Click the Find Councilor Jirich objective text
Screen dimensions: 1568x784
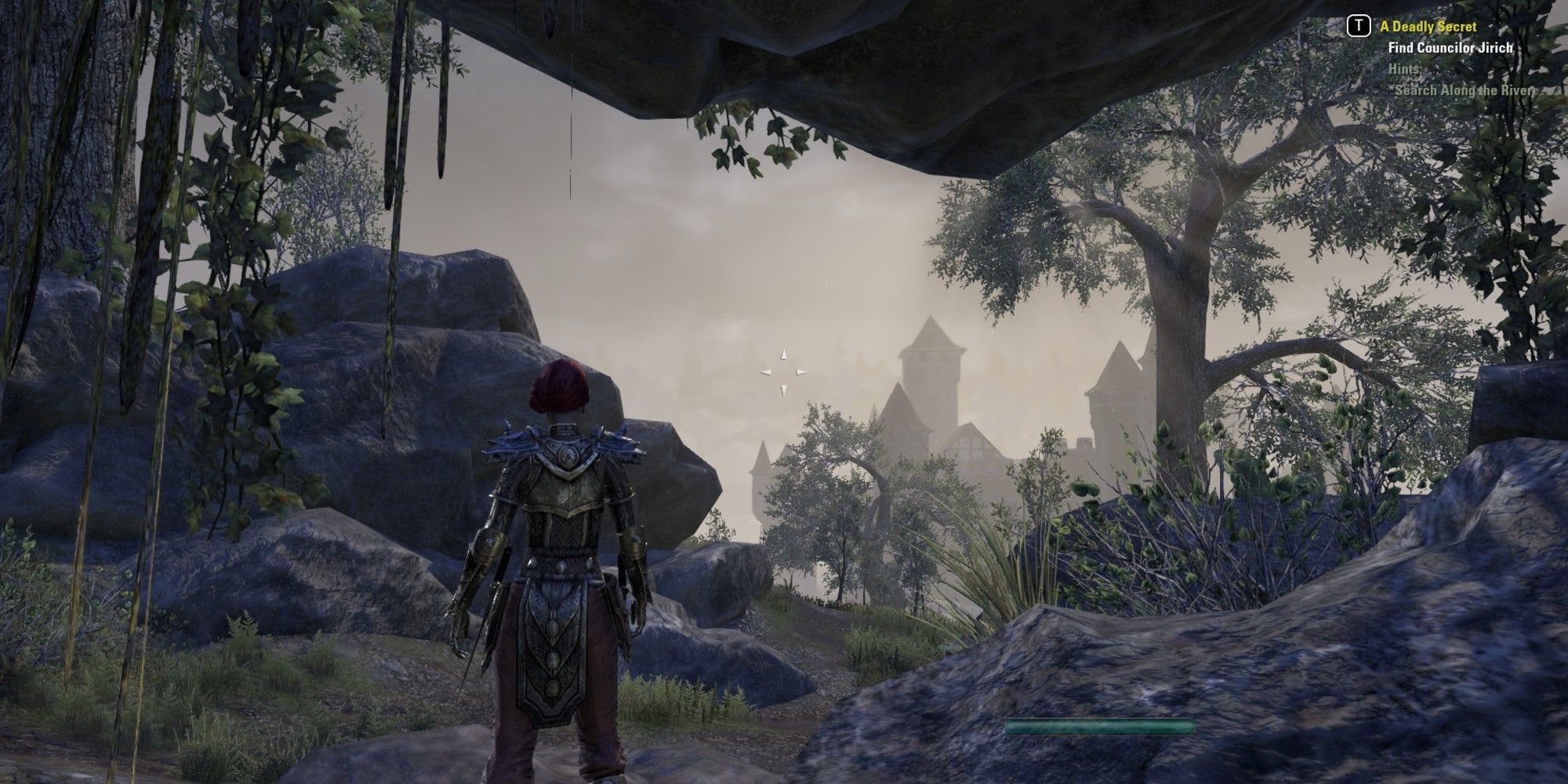click(1450, 48)
